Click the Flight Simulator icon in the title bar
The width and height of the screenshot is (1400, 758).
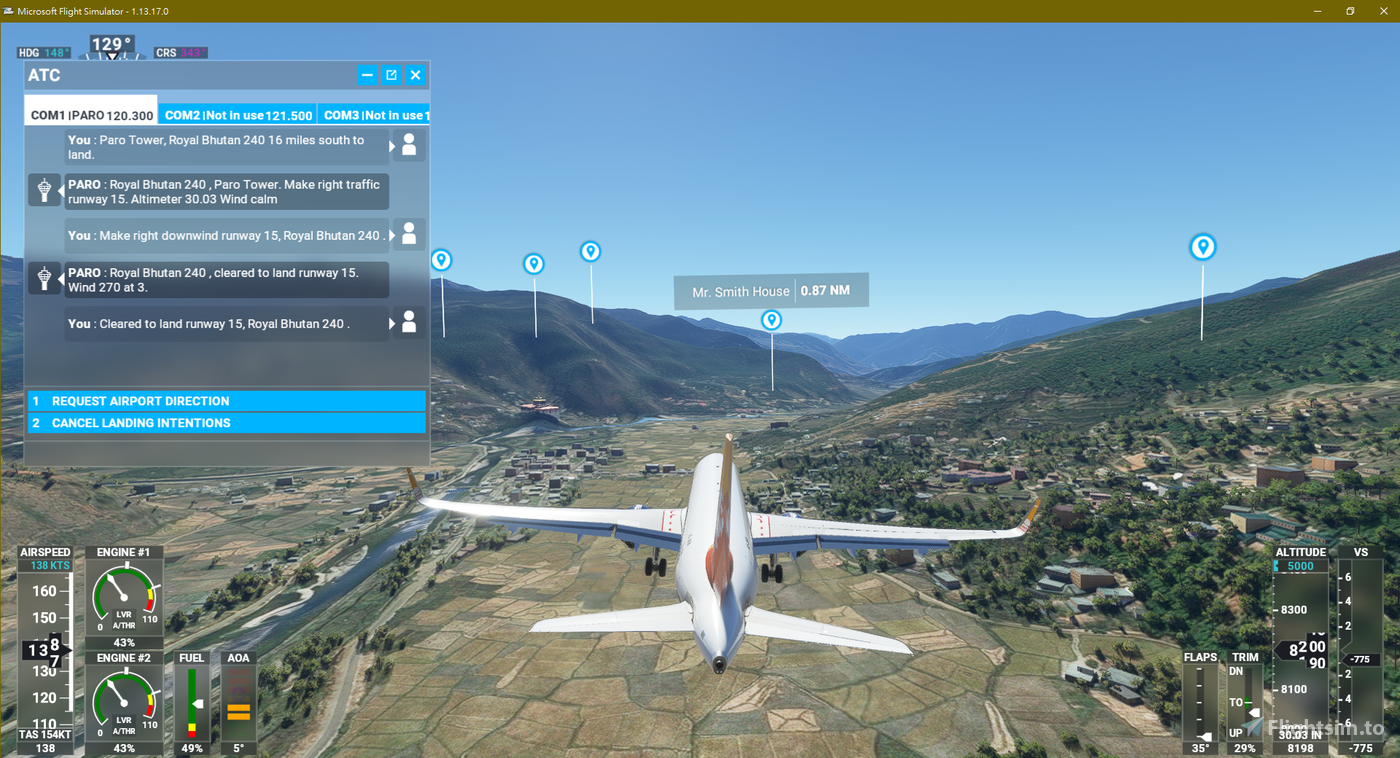10,10
